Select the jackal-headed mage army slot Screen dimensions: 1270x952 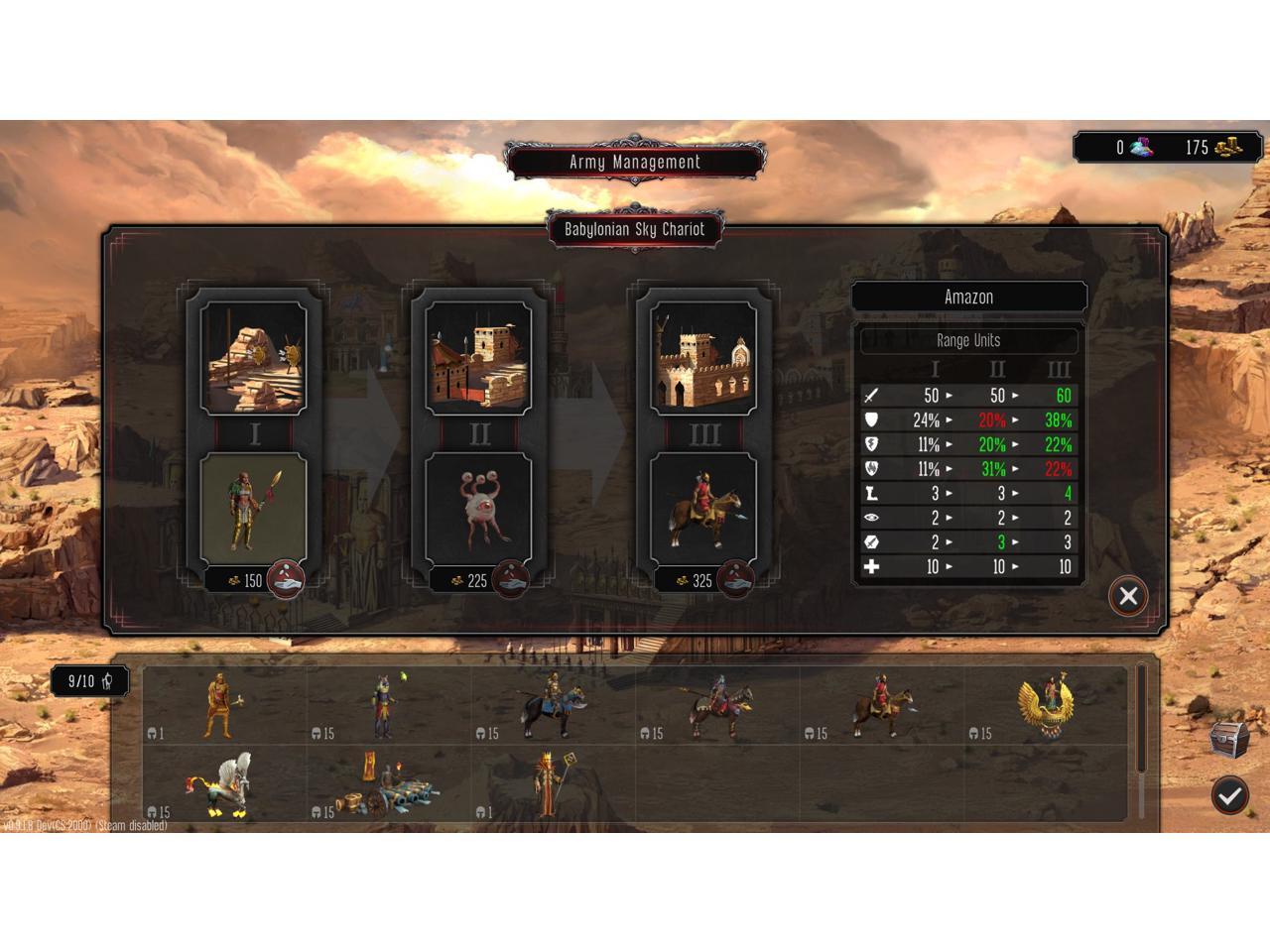[387, 706]
